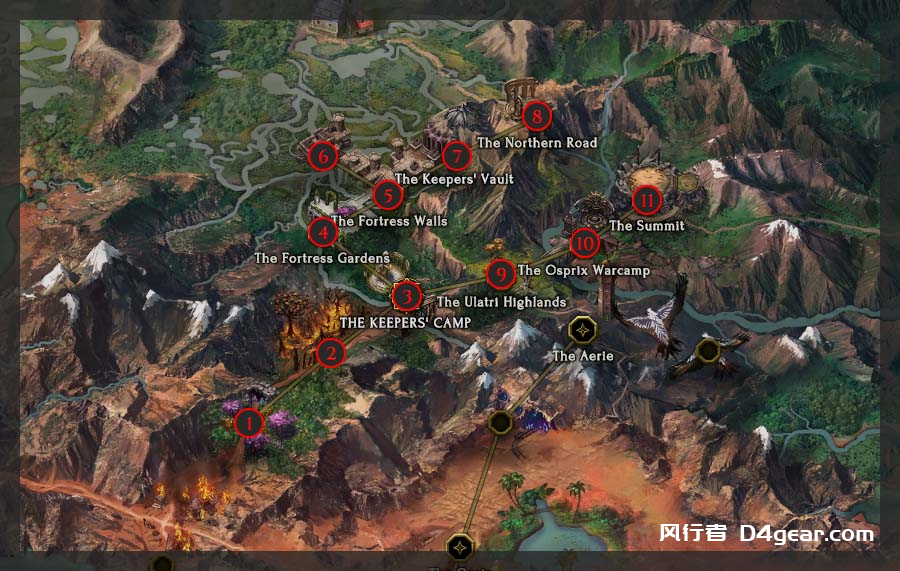Select the dark octagon node below The Aerie
900x571 pixels.
click(501, 423)
